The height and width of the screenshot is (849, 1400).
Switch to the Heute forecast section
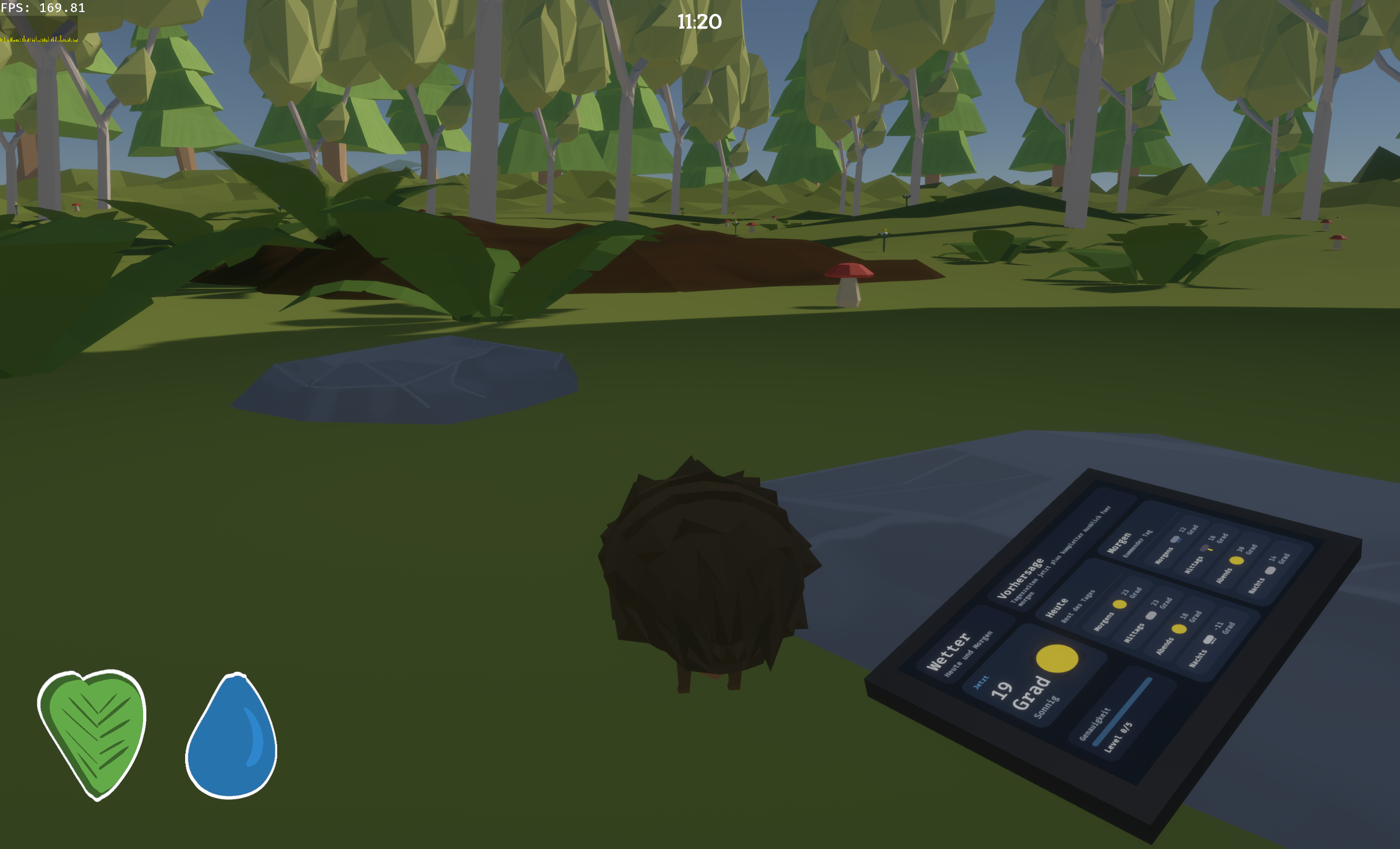pyautogui.click(x=1057, y=609)
